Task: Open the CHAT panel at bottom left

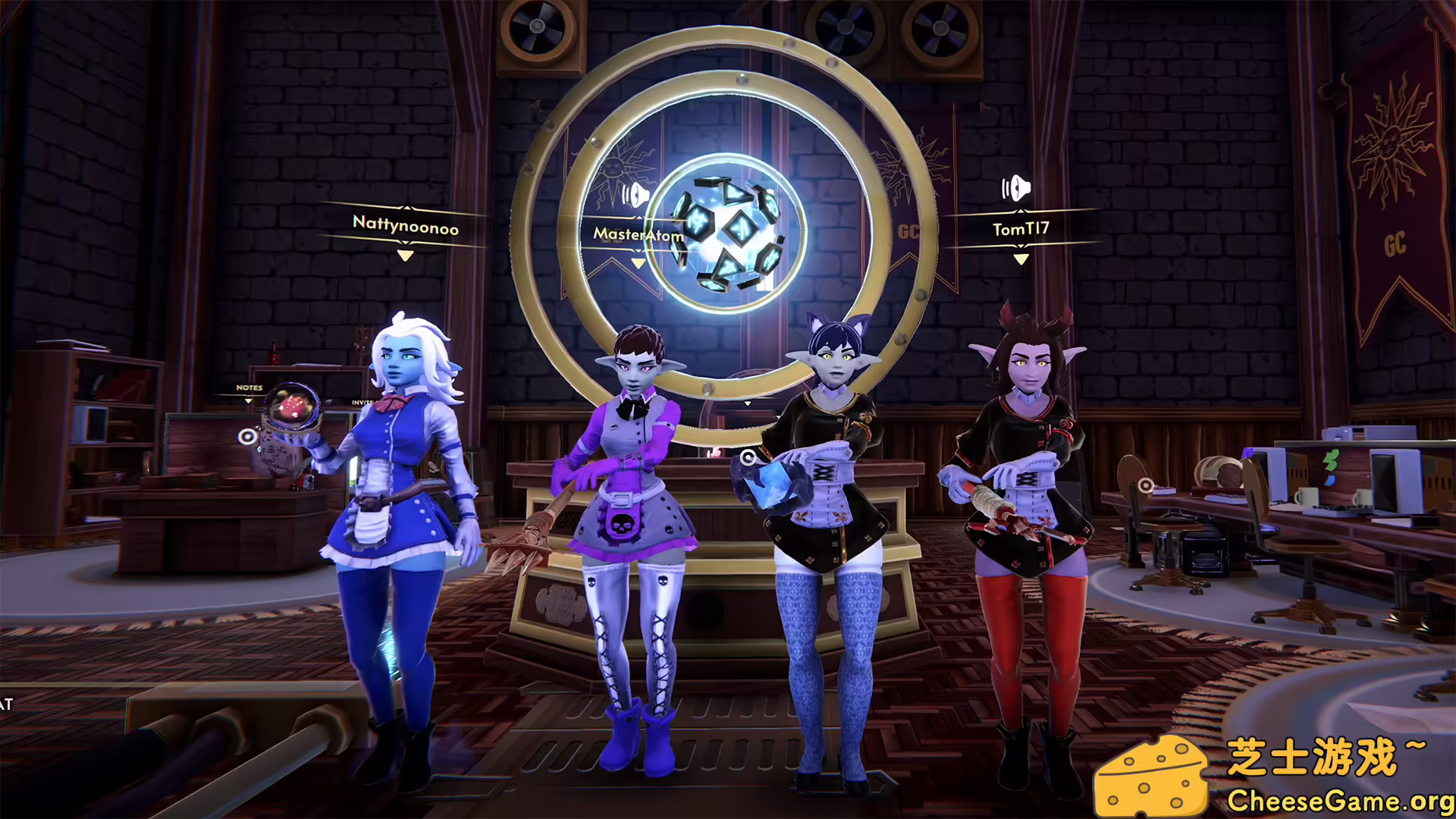Action: [x=6, y=703]
